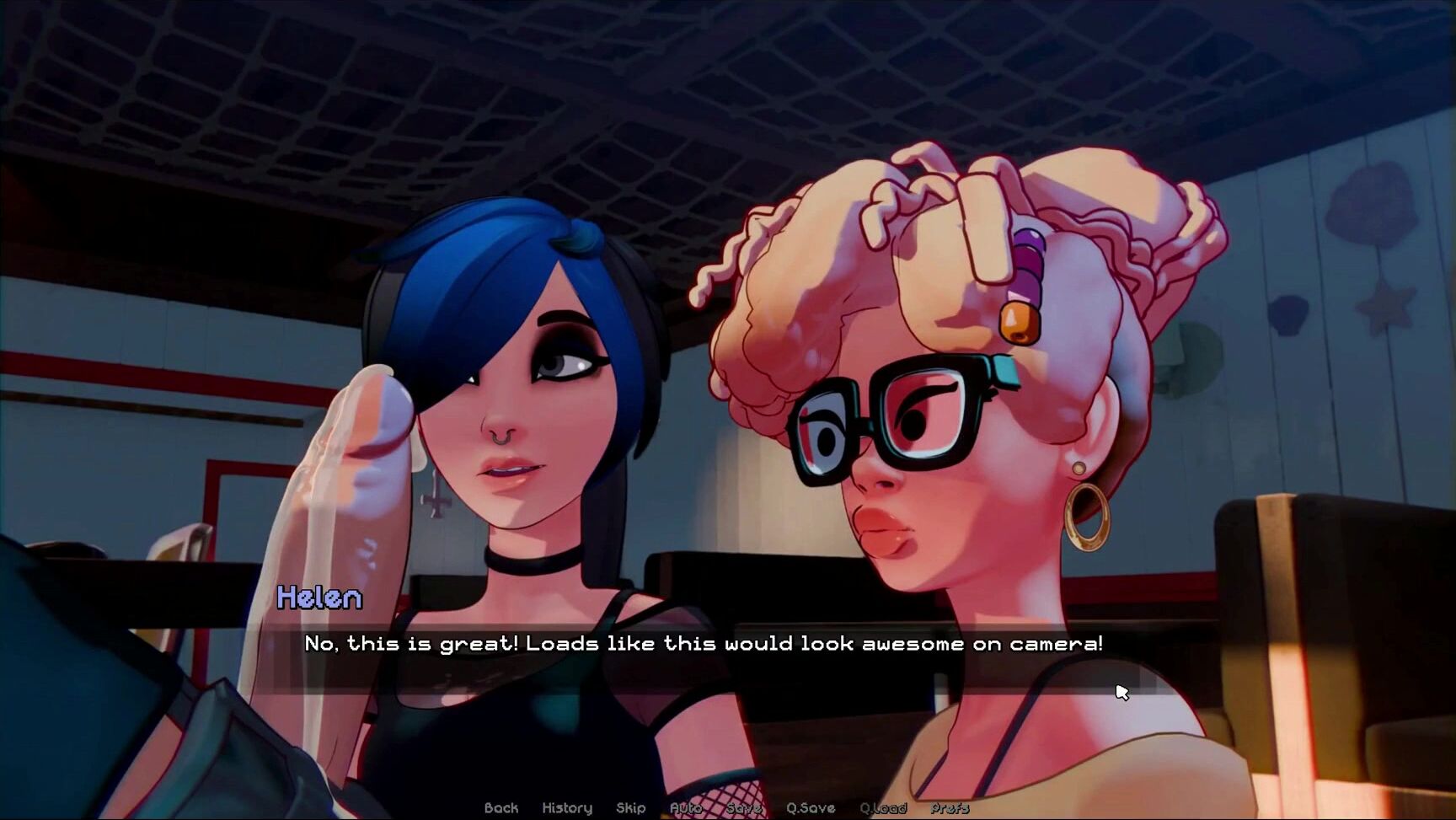Open the Save game menu
Image resolution: width=1456 pixels, height=820 pixels.
pos(743,808)
